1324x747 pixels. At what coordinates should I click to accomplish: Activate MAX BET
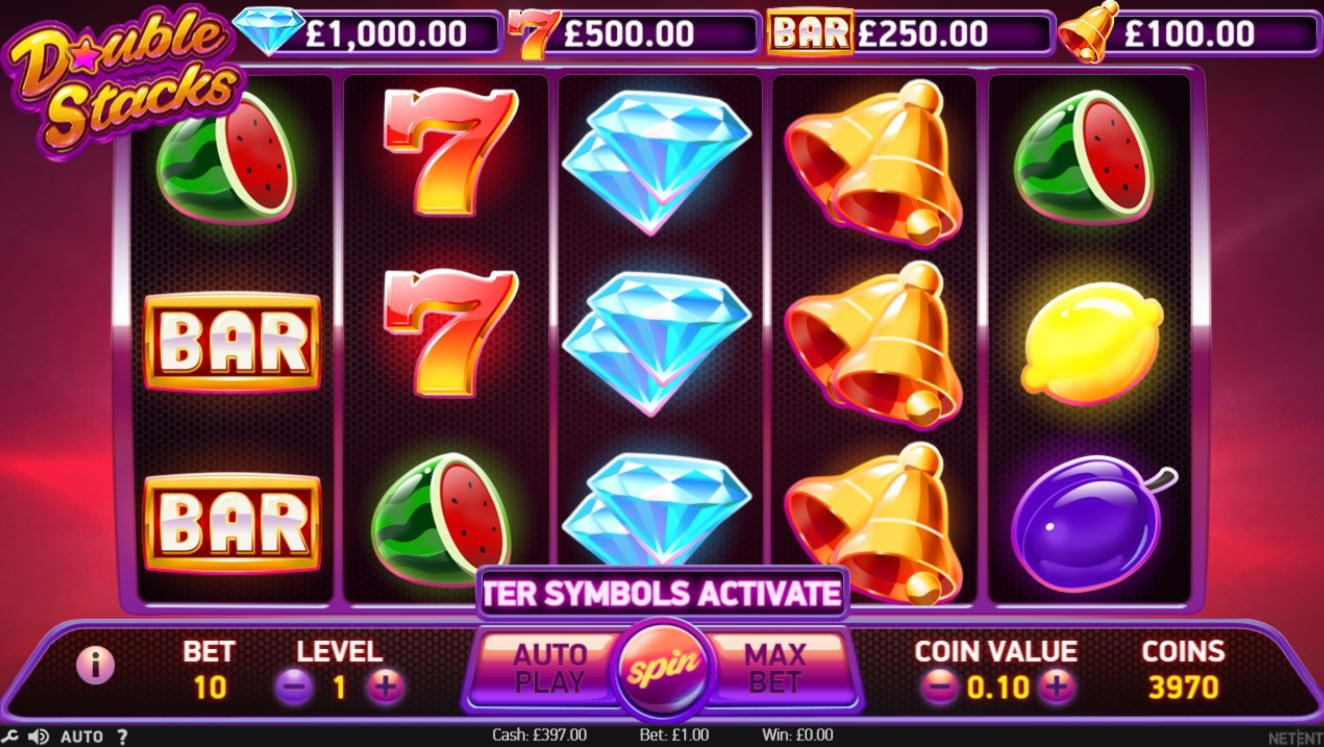[775, 668]
